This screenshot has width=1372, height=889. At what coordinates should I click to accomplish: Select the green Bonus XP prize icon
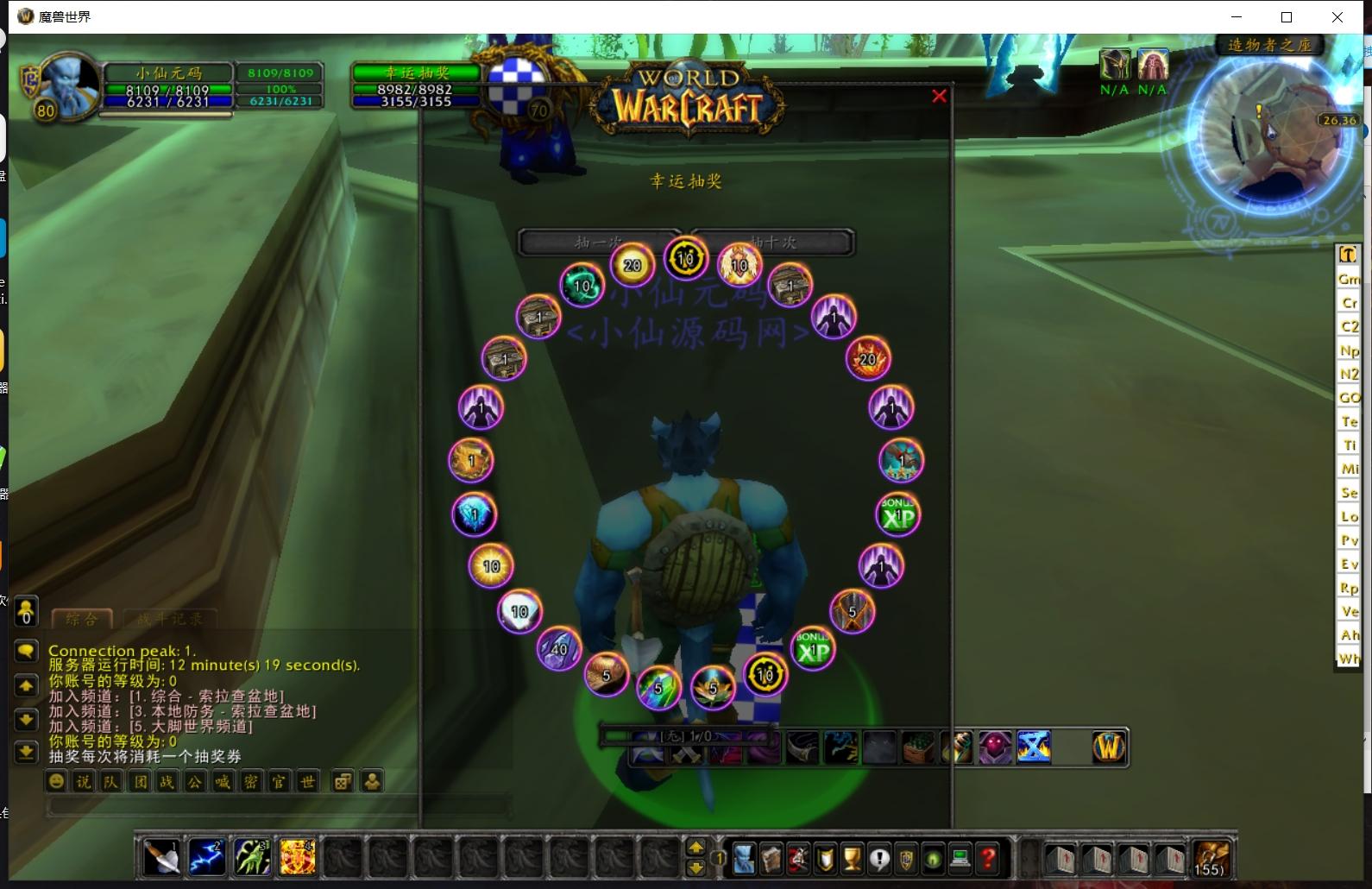pos(898,515)
